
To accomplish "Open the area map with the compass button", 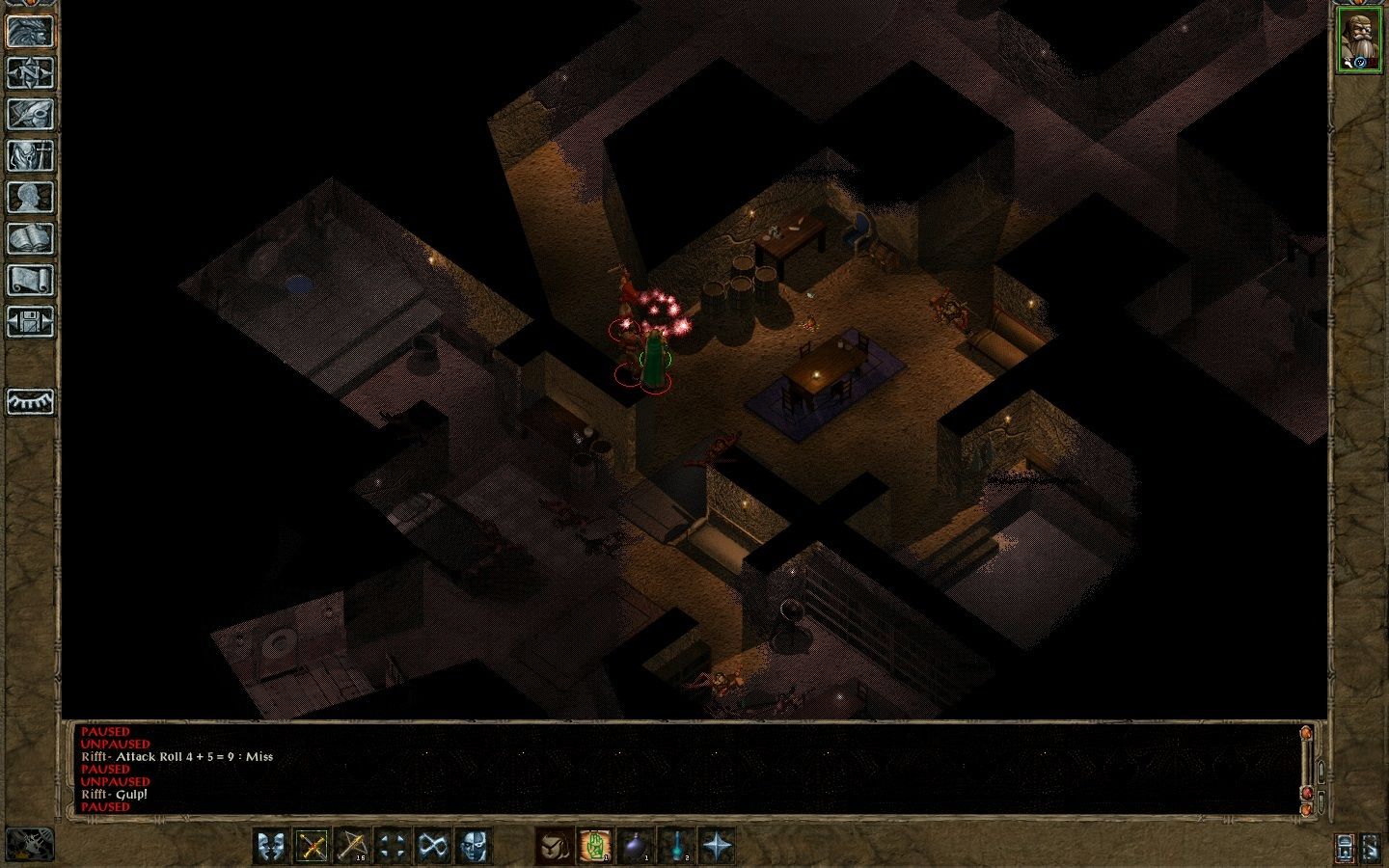I will 30,72.
